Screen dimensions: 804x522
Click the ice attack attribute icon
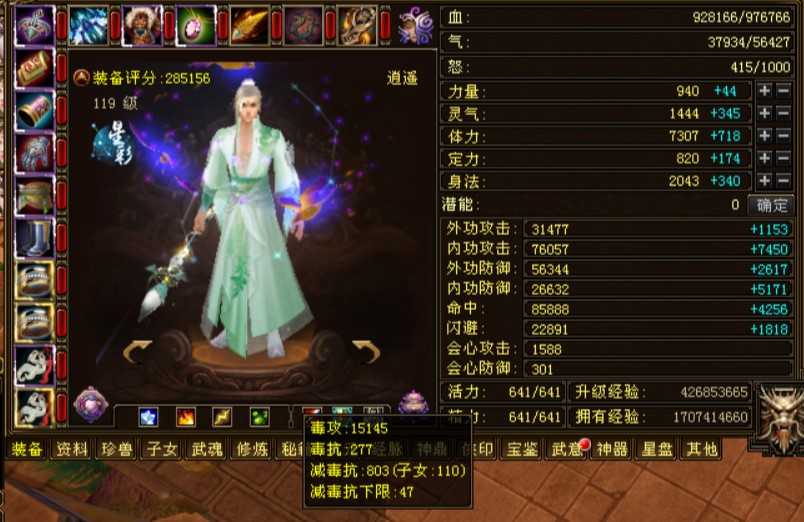148,417
